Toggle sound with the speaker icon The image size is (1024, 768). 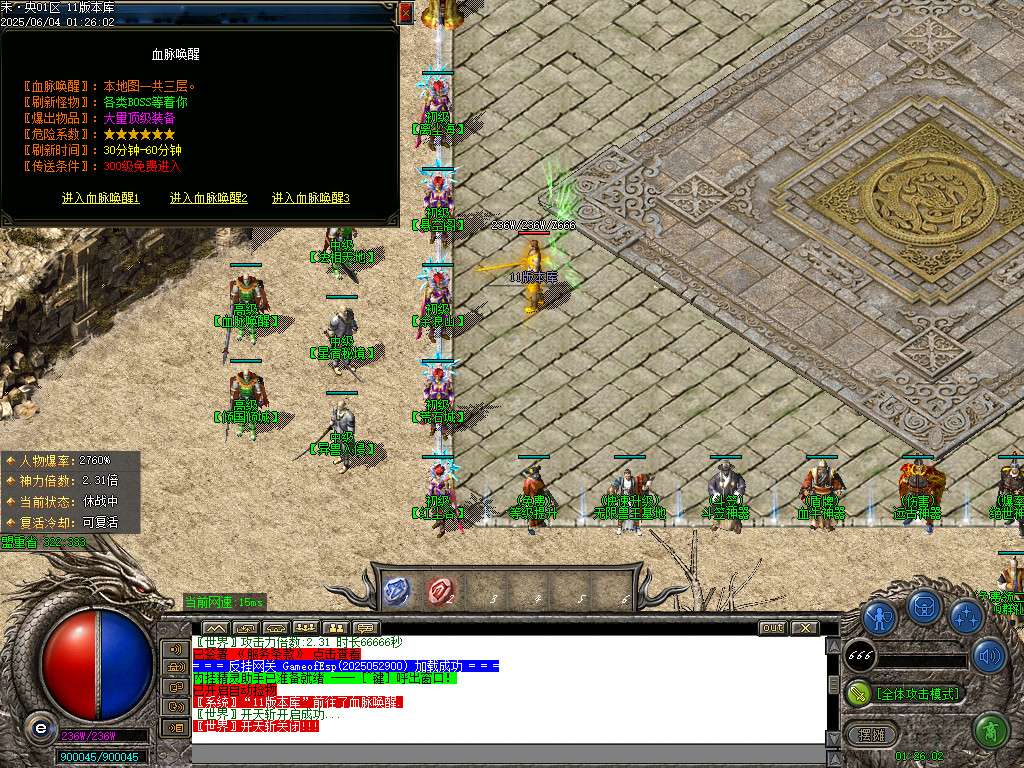[x=989, y=656]
